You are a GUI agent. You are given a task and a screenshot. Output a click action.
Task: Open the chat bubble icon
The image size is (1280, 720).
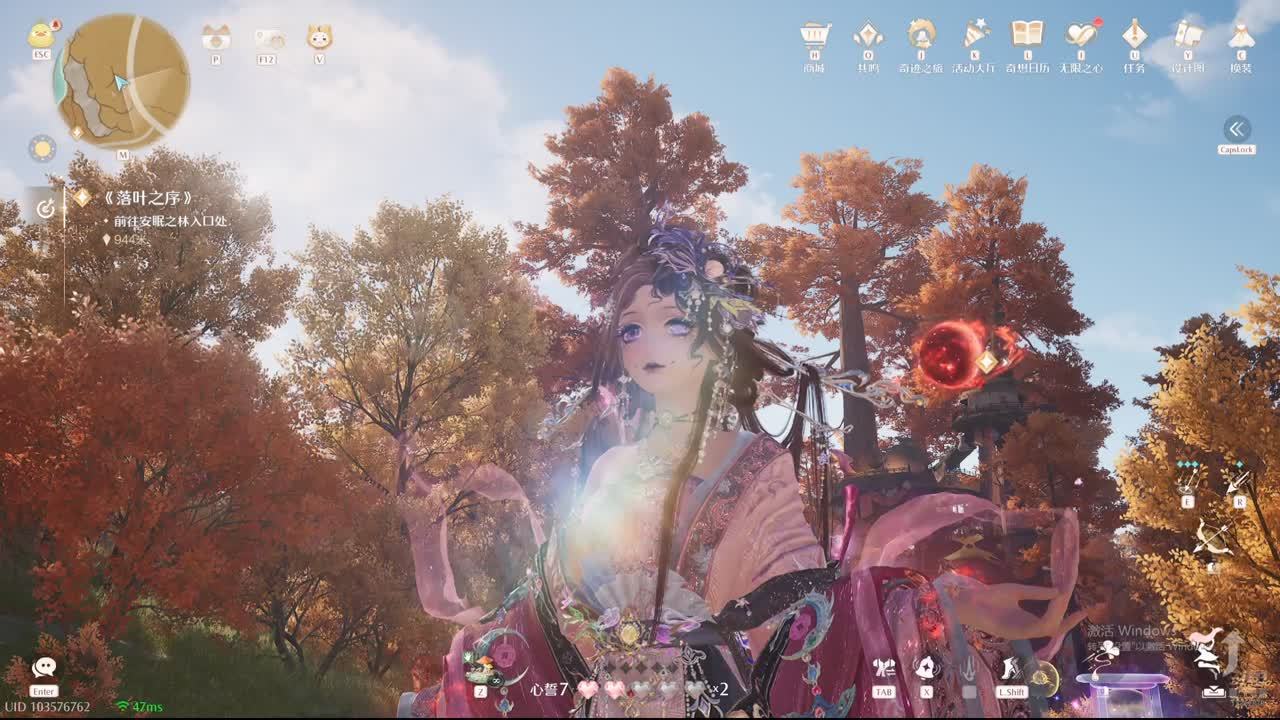[44, 668]
